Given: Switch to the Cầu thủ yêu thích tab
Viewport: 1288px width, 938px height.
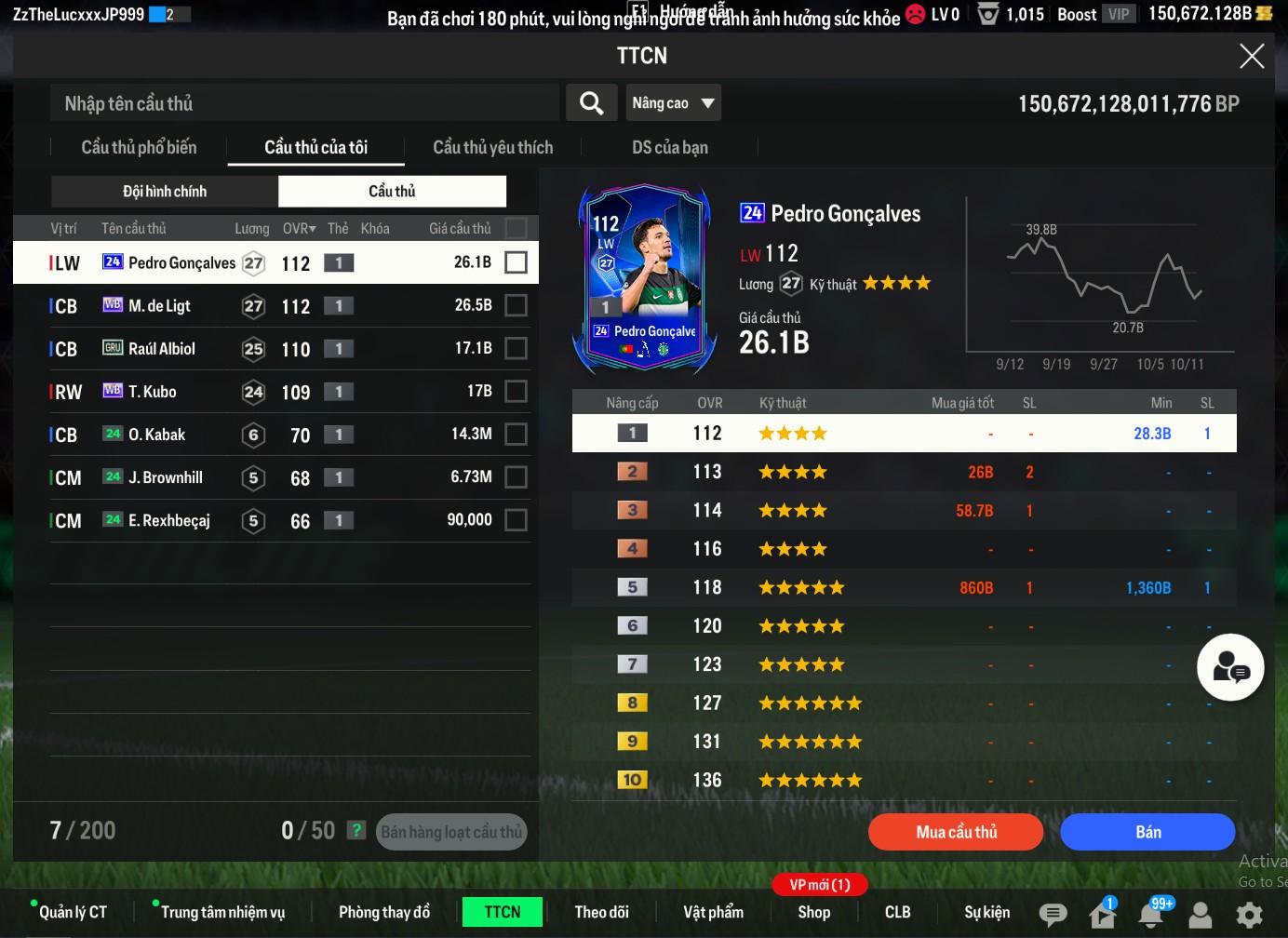Looking at the screenshot, I should pos(492,147).
